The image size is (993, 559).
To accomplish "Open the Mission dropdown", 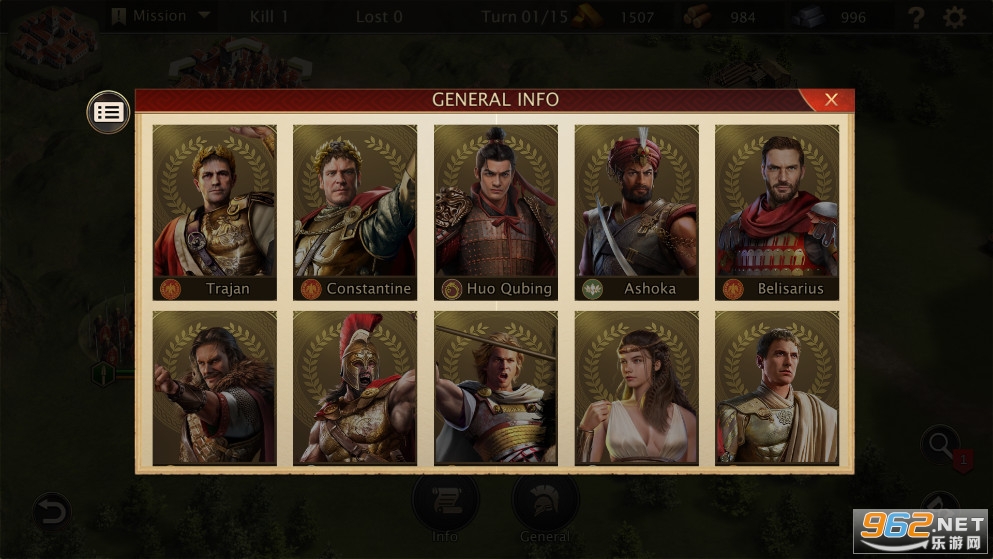I will pos(160,16).
